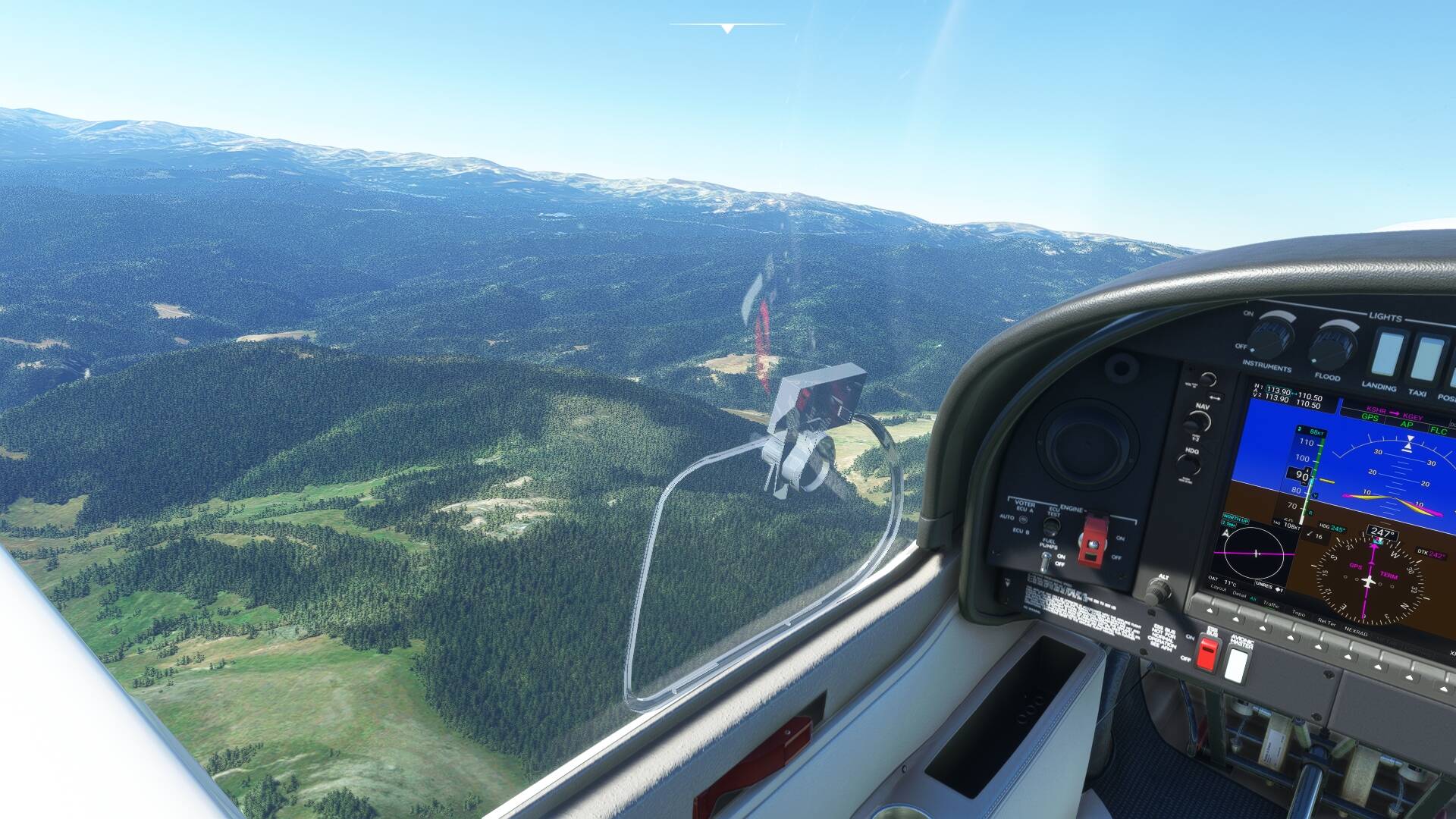Viewport: 1456px width, 819px height.
Task: Flip the red ESS BUS switch
Action: point(1207,654)
